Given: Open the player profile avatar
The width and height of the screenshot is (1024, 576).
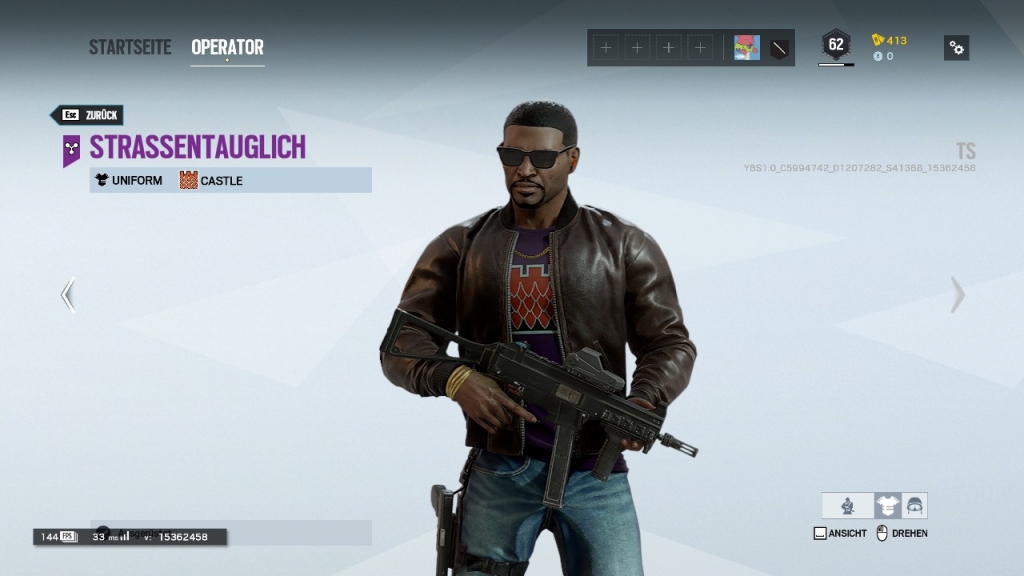Looking at the screenshot, I should coord(746,47).
